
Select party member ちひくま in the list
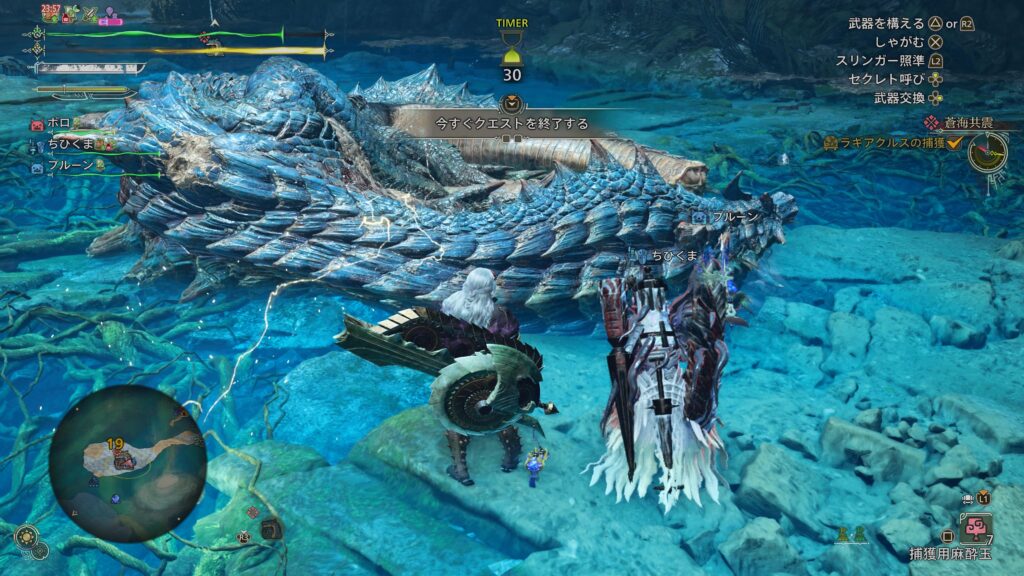point(70,146)
